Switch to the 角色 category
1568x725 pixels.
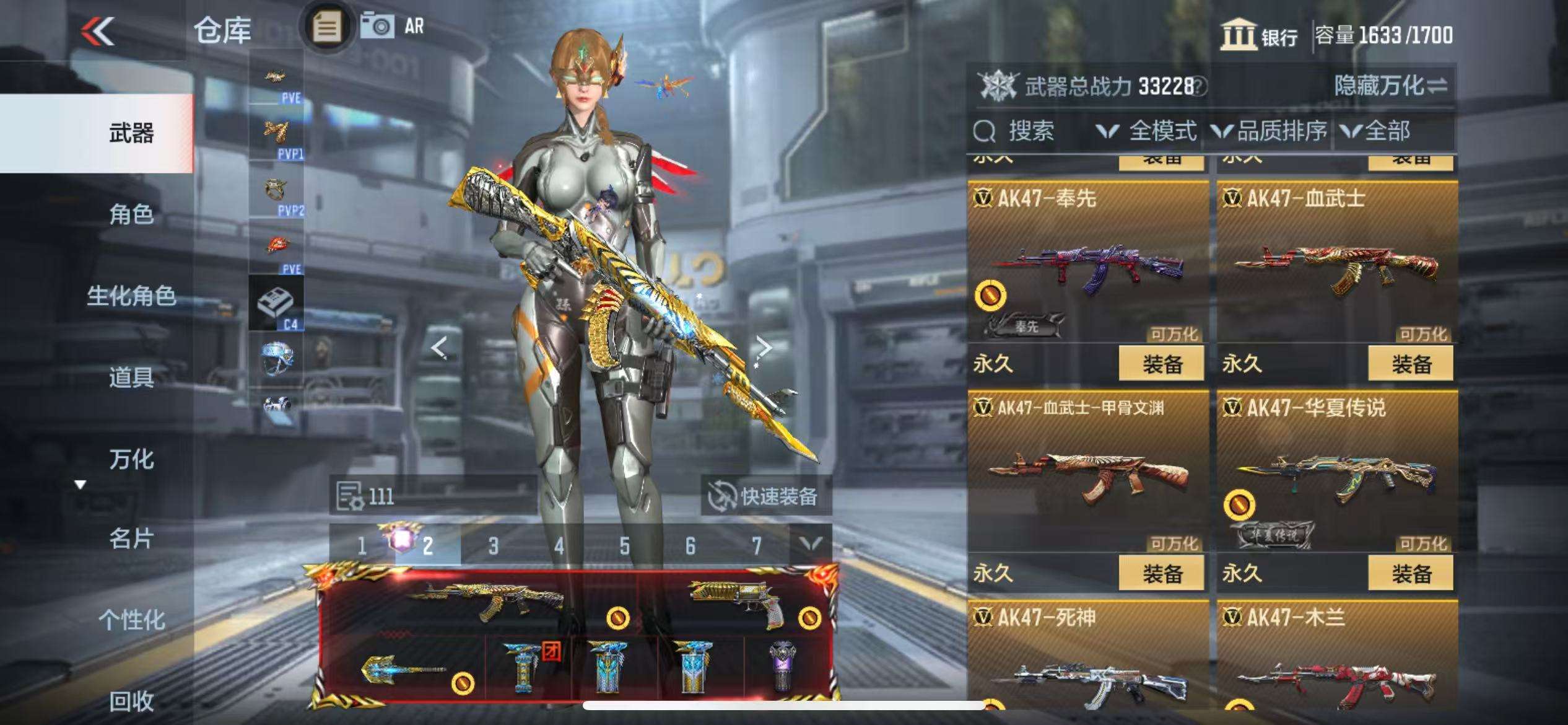point(131,214)
